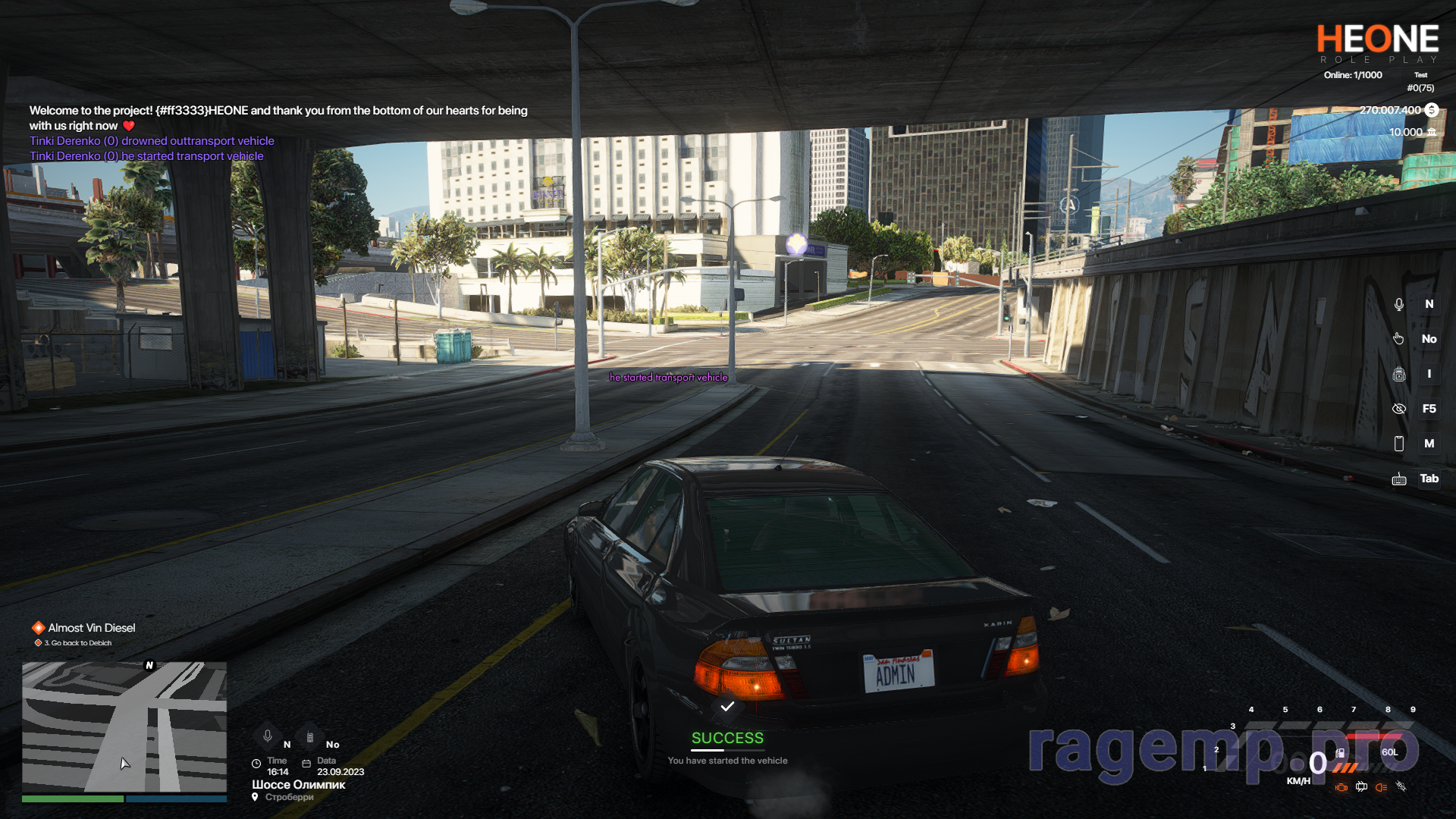1456x819 pixels.
Task: Open the minimap
Action: tap(124, 726)
